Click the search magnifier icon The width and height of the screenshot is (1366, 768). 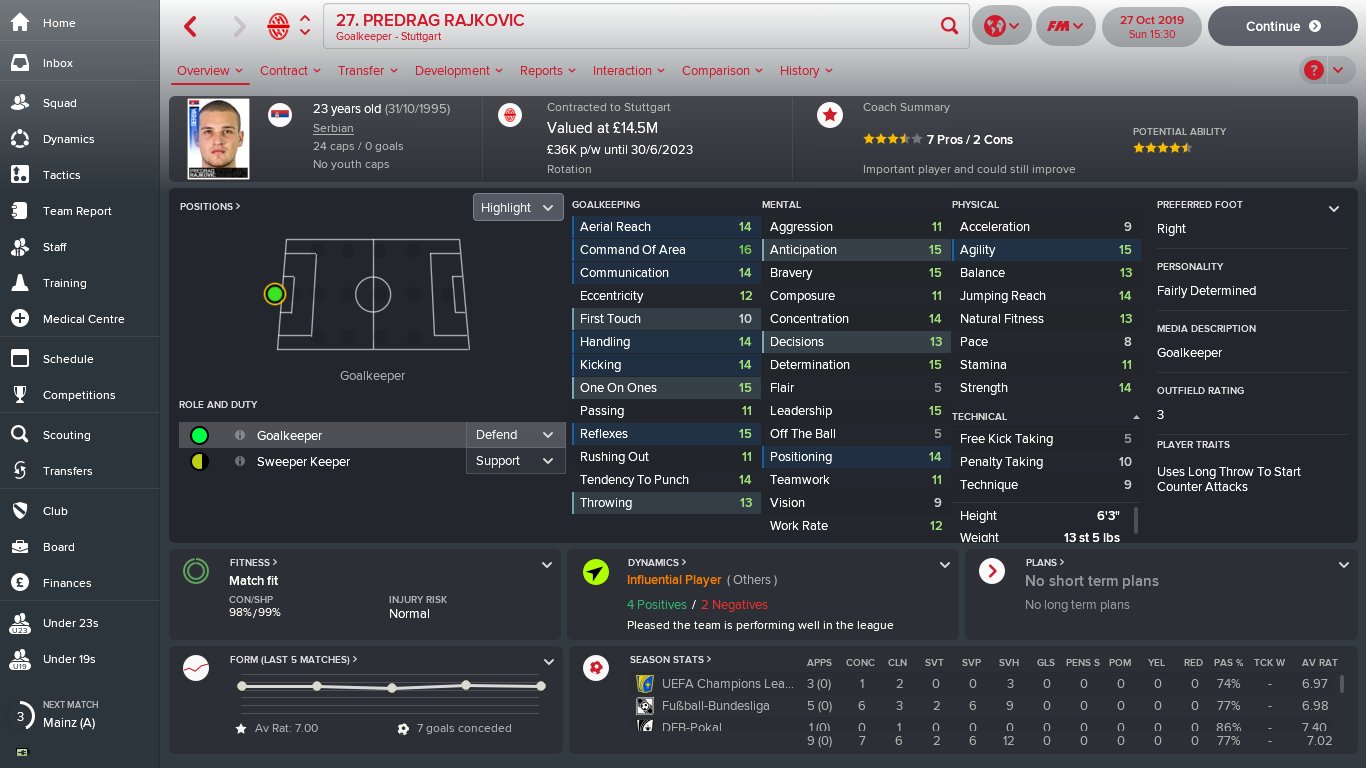(x=949, y=26)
